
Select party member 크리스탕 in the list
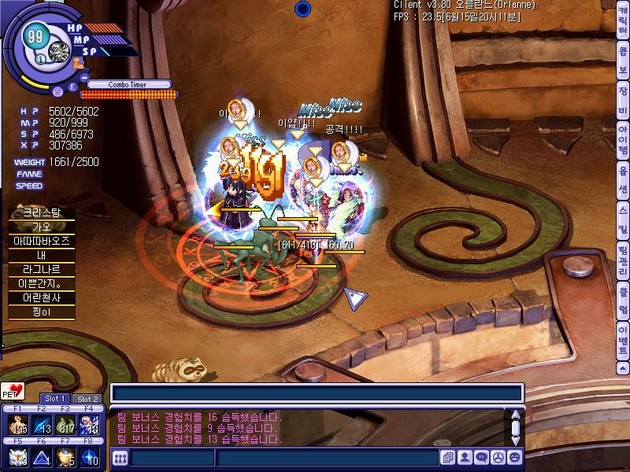click(42, 213)
